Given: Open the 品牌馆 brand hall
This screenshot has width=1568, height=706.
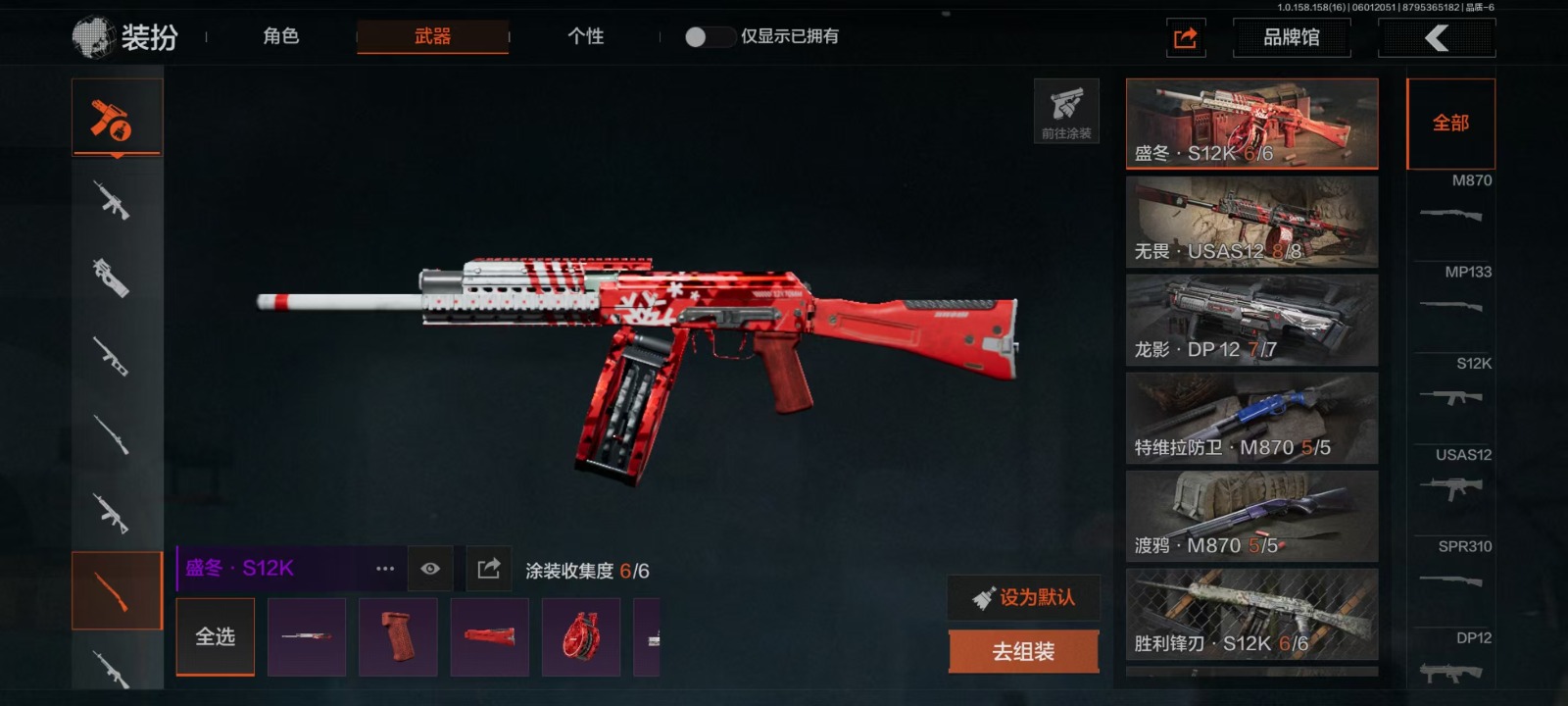Looking at the screenshot, I should pos(1291,37).
